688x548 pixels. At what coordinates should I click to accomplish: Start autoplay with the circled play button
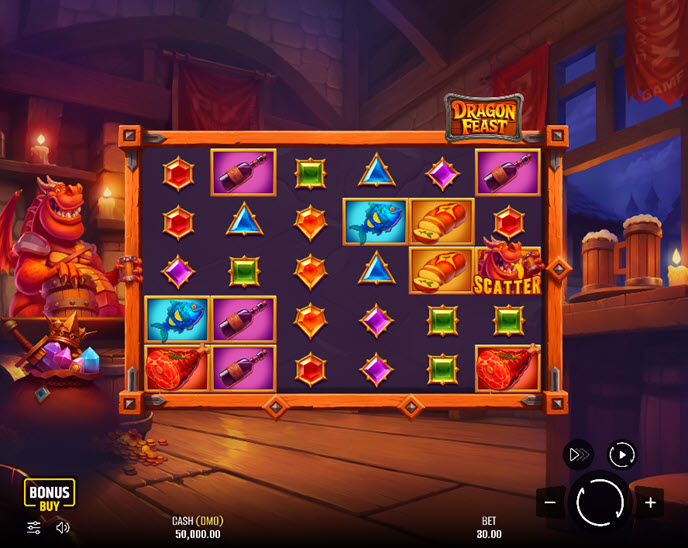coord(622,454)
